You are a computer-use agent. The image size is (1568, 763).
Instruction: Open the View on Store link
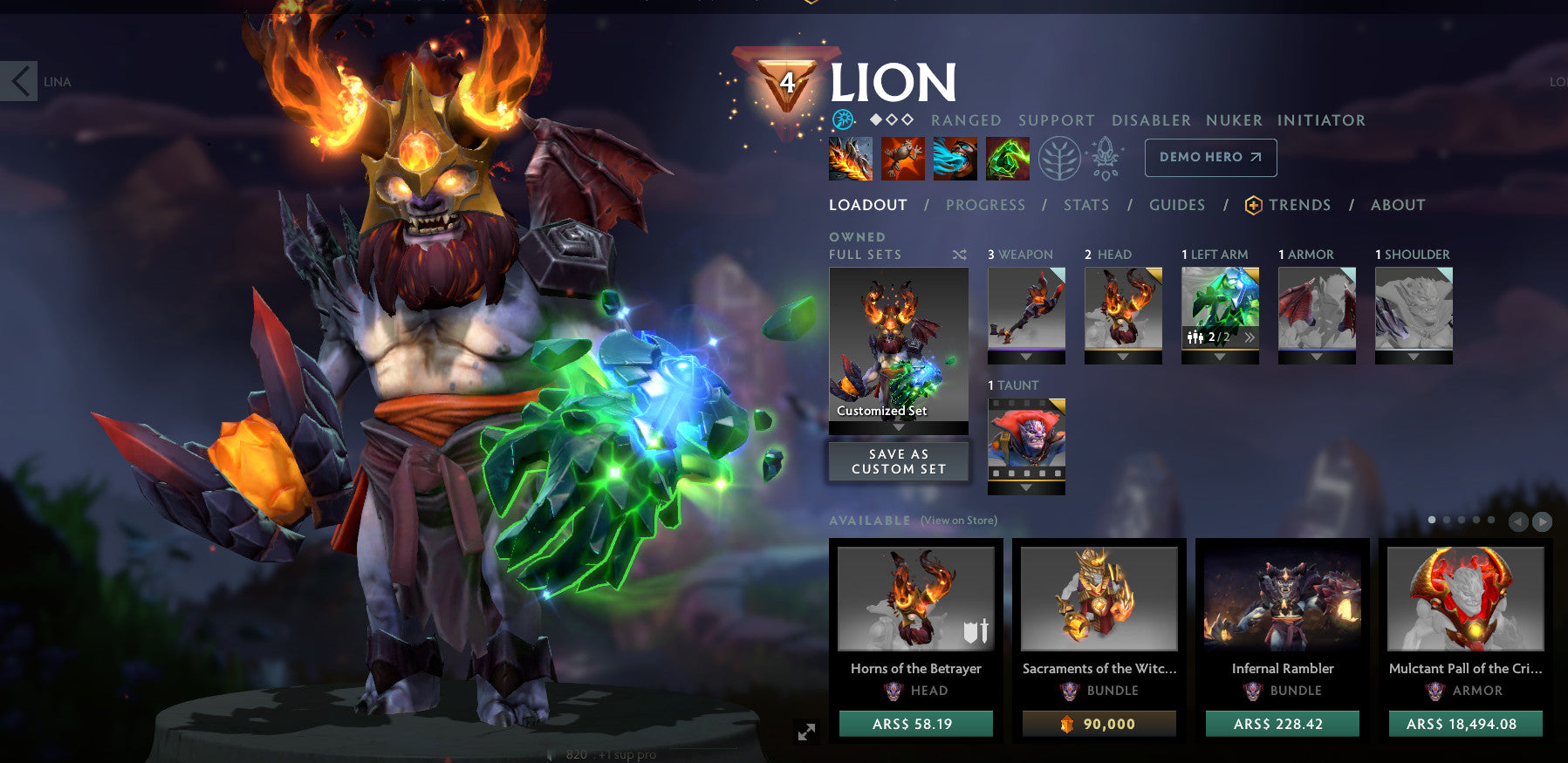click(x=957, y=519)
